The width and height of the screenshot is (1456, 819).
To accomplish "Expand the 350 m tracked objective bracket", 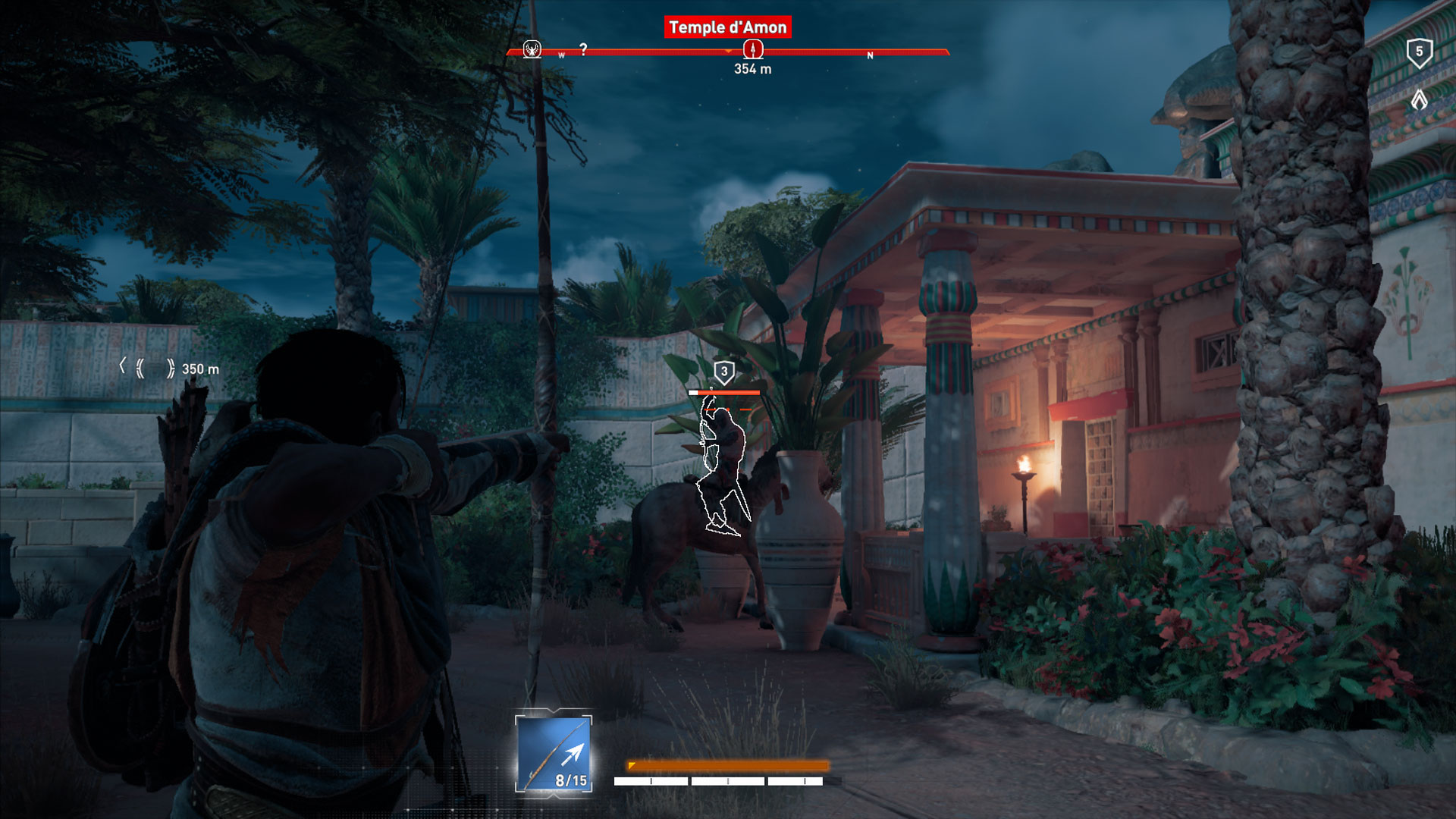I will point(148,366).
